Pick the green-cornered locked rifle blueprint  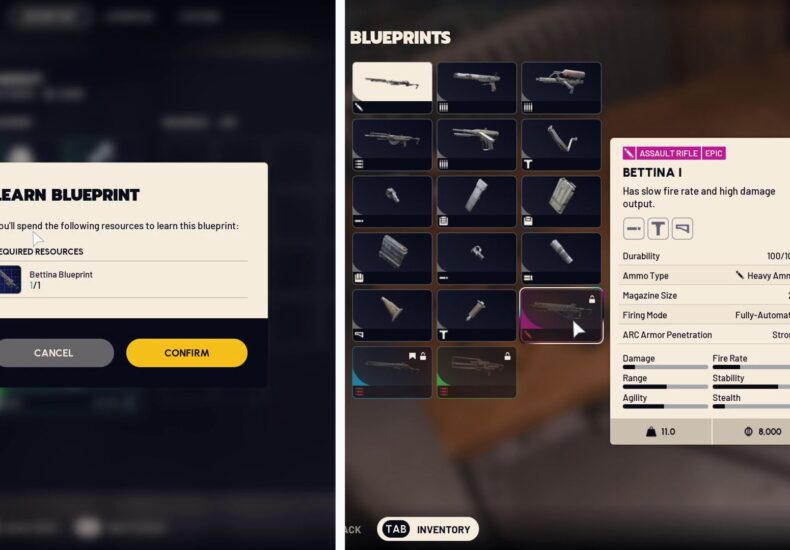(x=476, y=372)
